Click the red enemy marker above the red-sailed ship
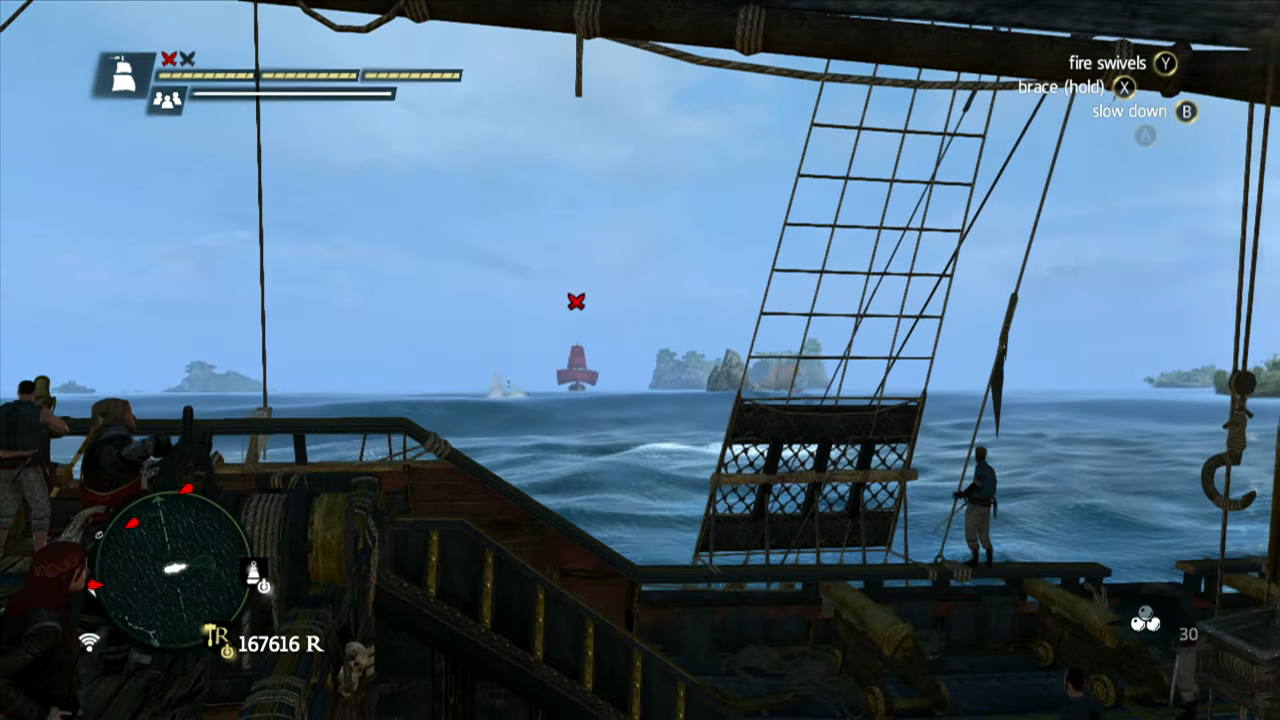This screenshot has height=720, width=1280. (575, 299)
